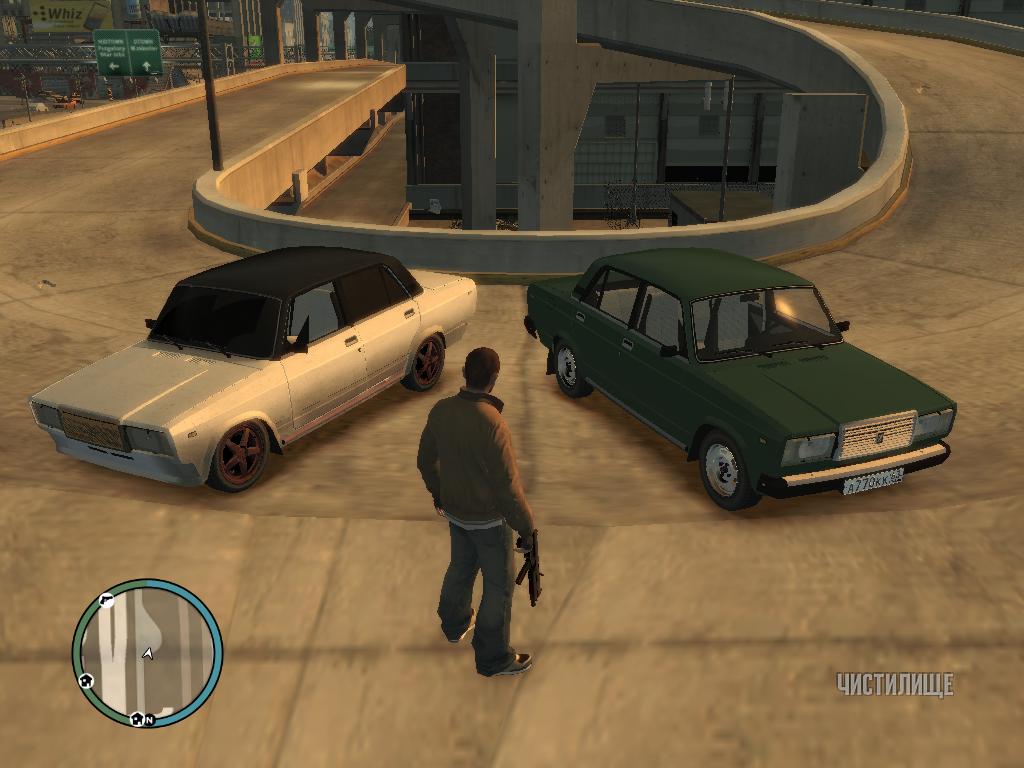Click the north N marker on the radar
This screenshot has height=768, width=1024.
tap(149, 719)
